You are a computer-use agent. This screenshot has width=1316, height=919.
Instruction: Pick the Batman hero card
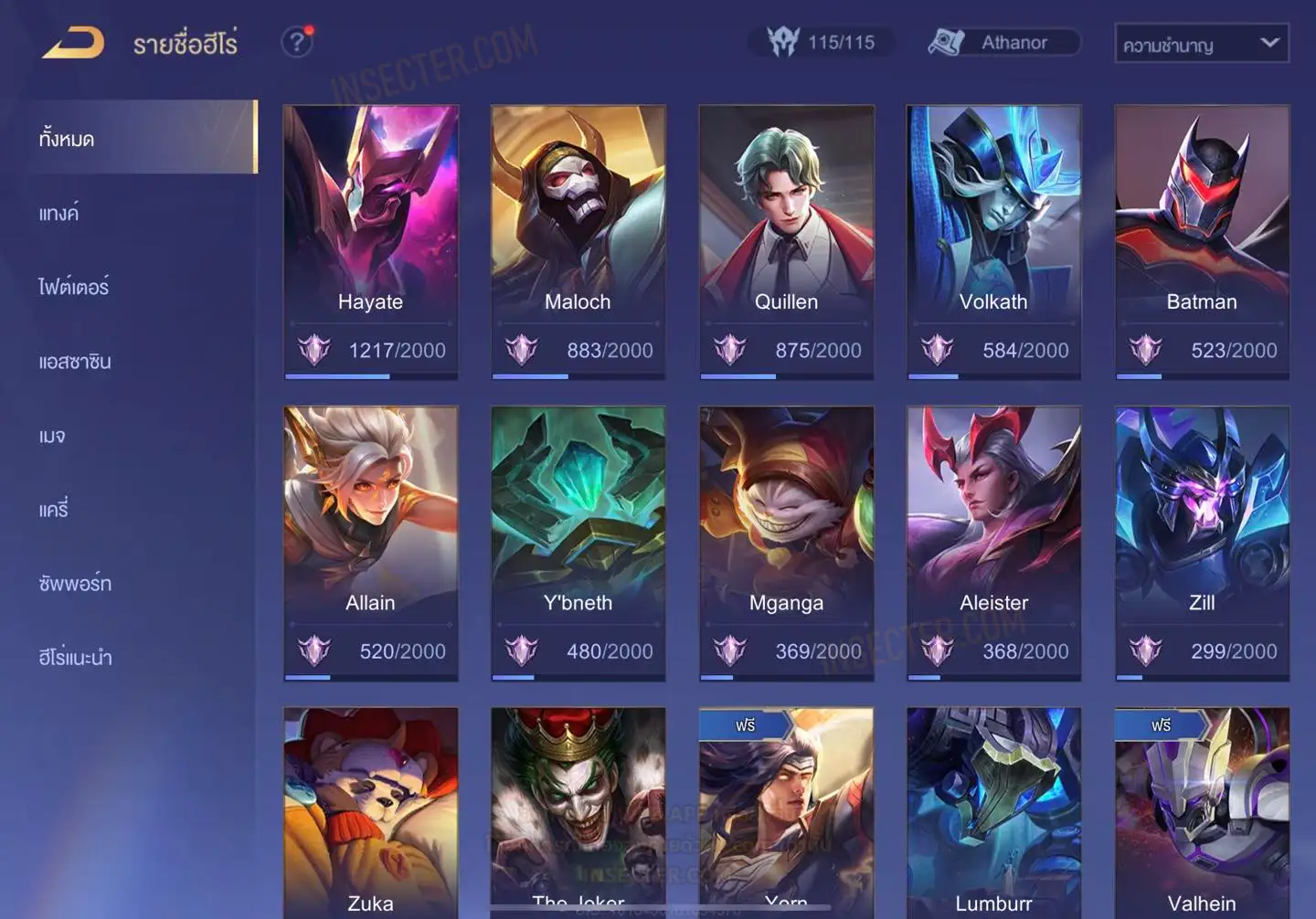1202,240
